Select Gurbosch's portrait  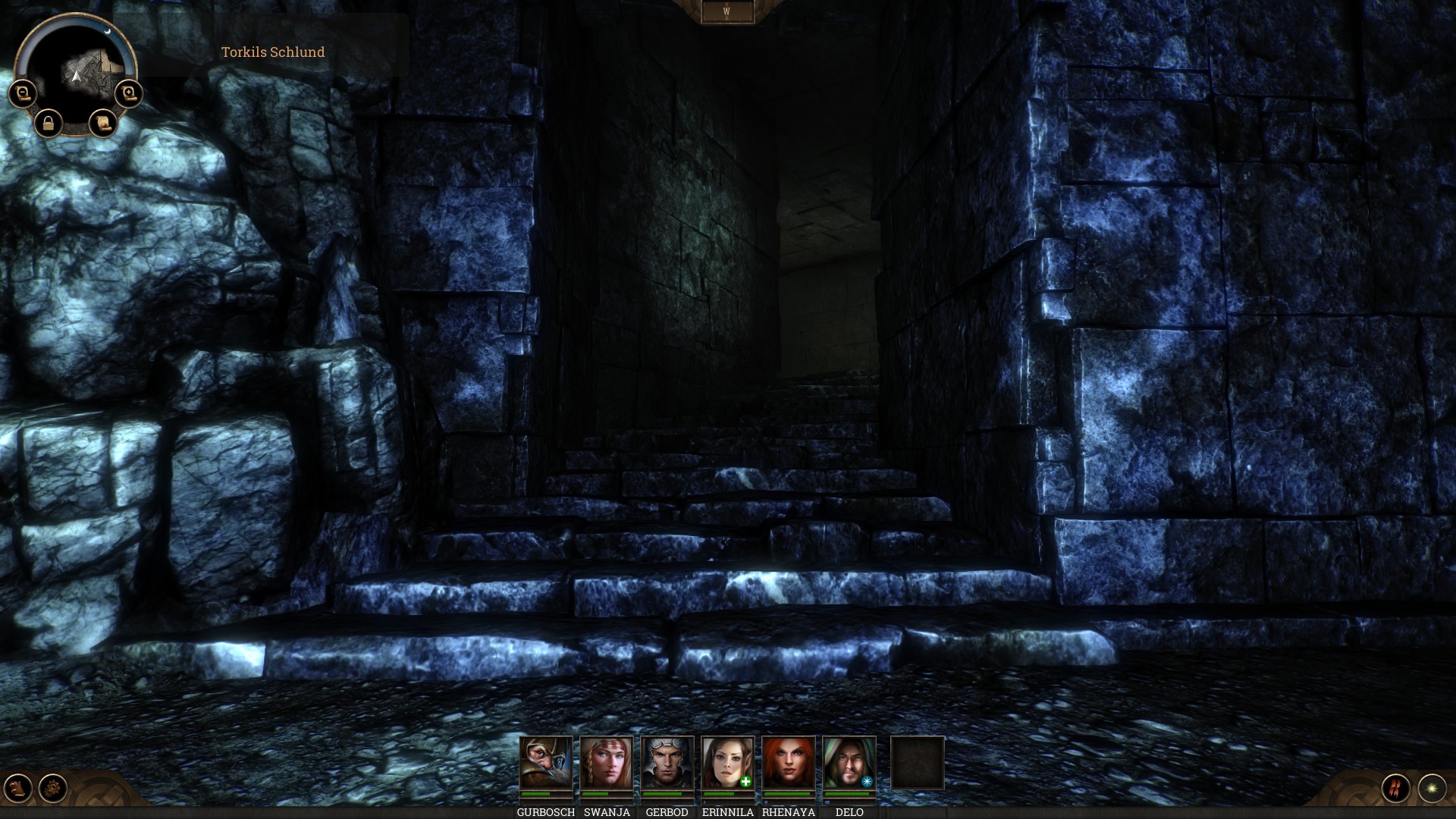[x=546, y=763]
